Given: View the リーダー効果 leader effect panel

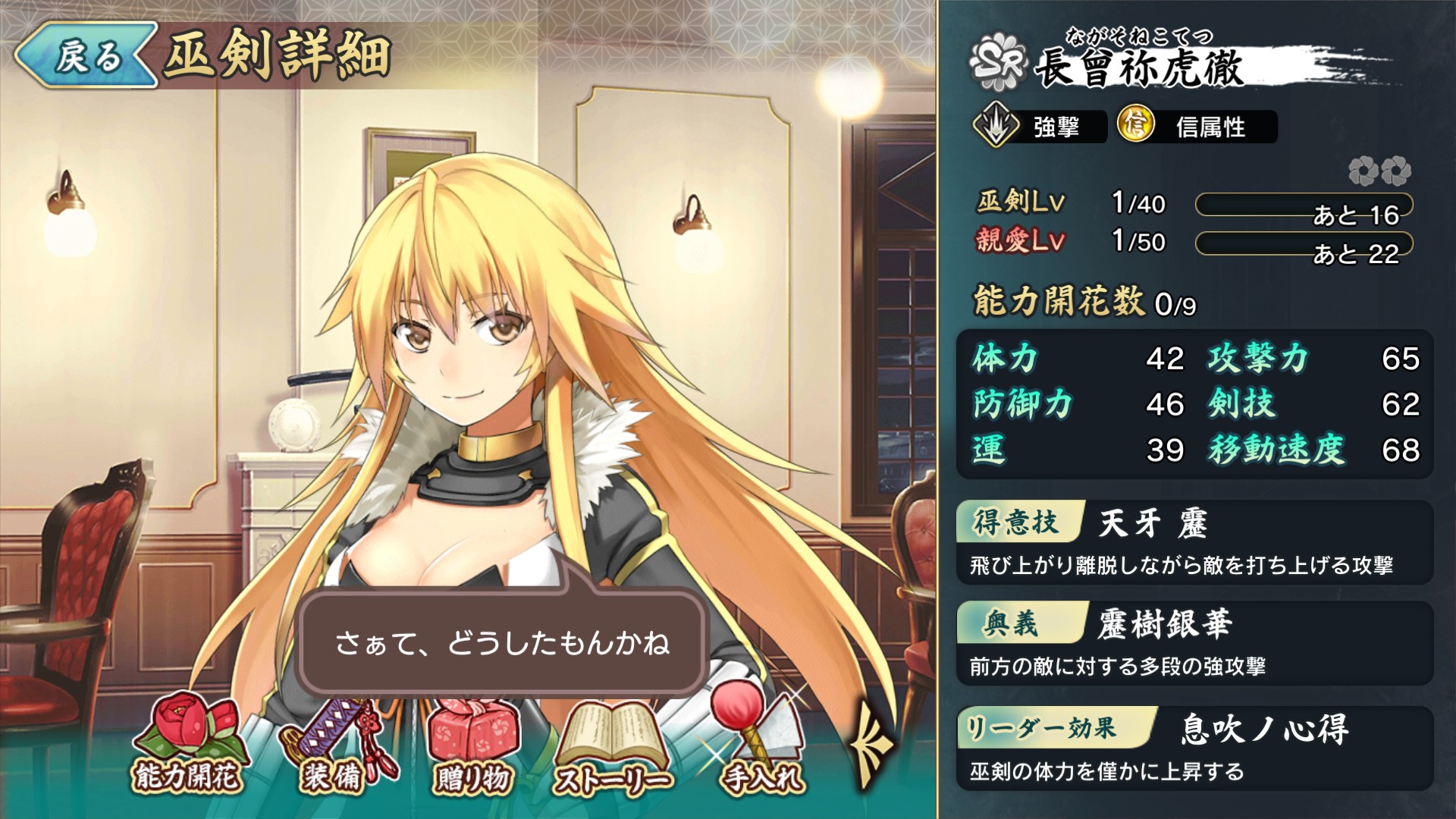Looking at the screenshot, I should [x=1194, y=748].
